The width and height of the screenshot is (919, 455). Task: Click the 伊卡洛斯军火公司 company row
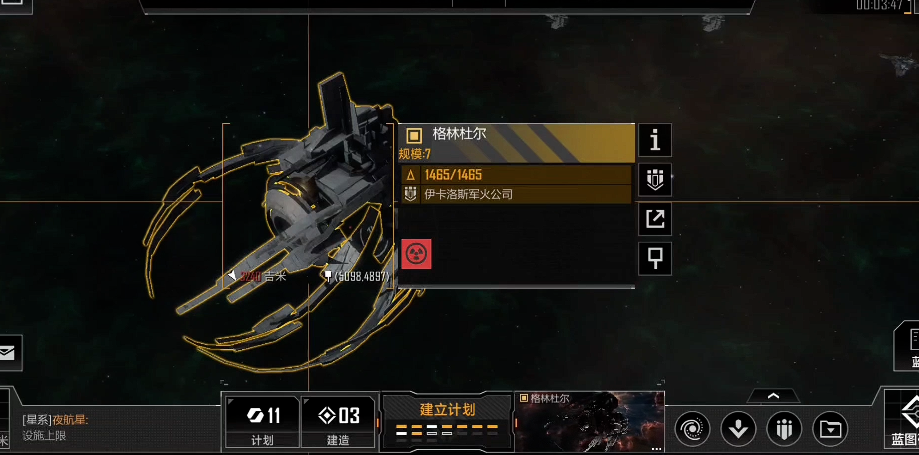(516, 194)
